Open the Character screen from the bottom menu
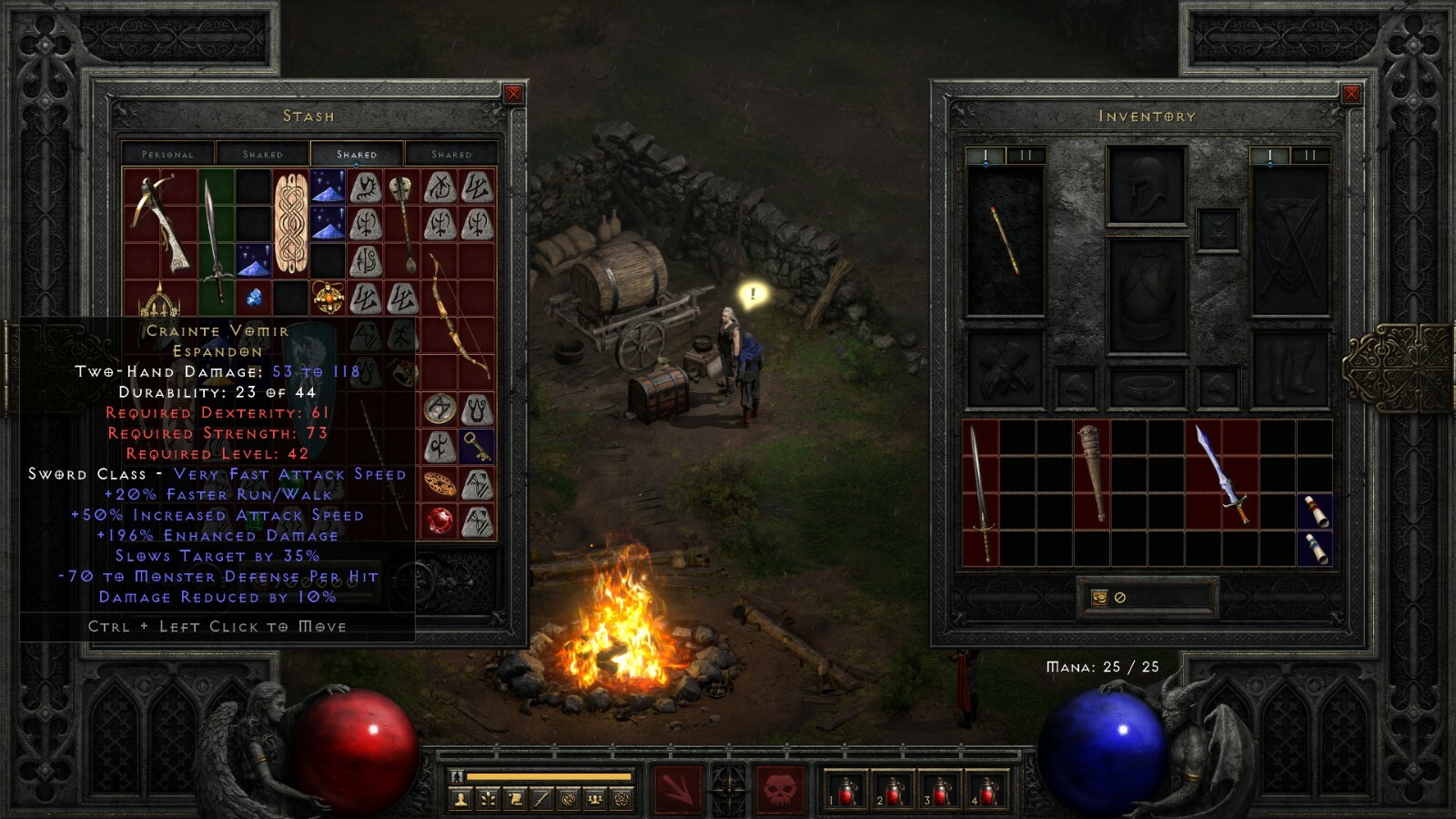1456x819 pixels. 461,799
